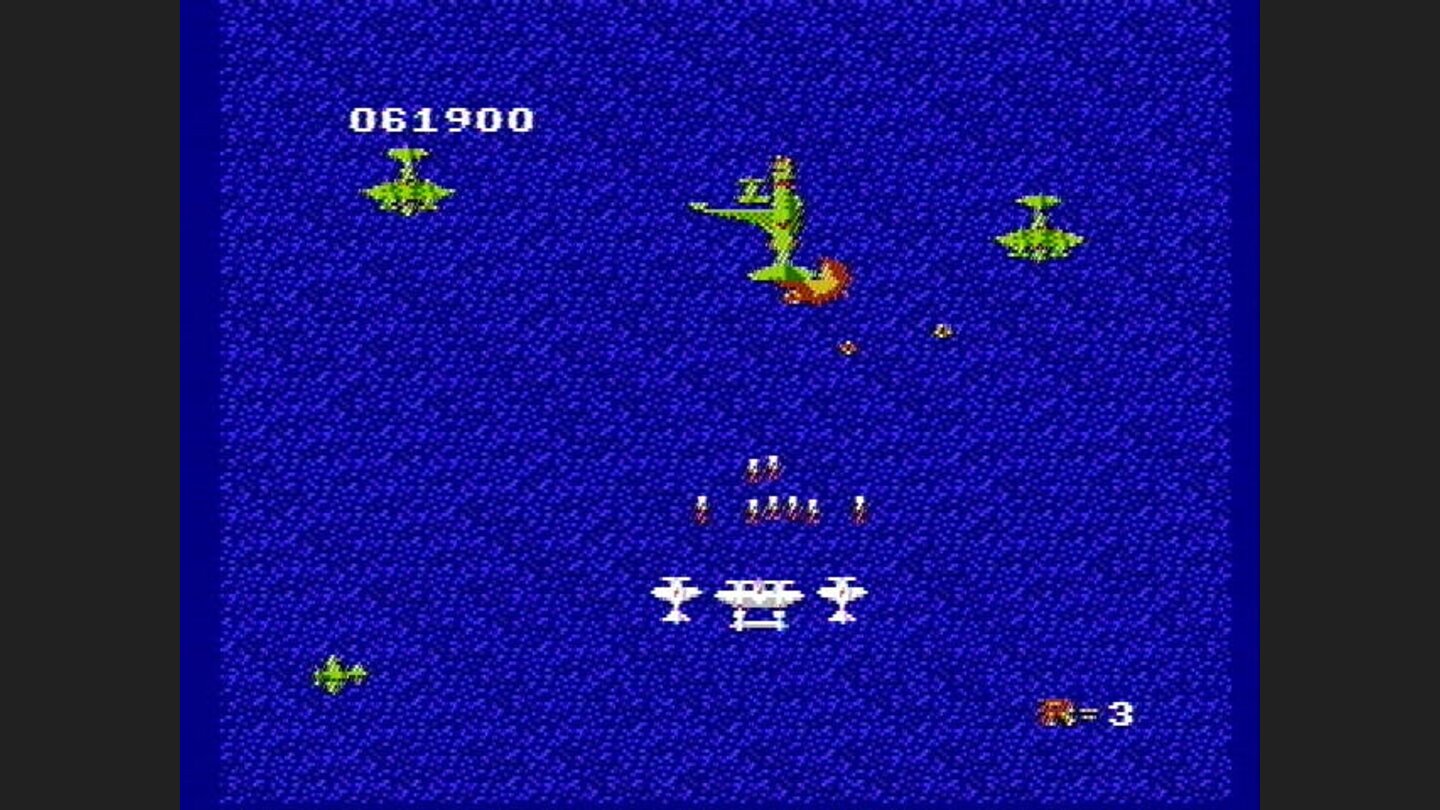Select the pair of bullets above the formation
Viewport: 1440px width, 810px height.
click(762, 465)
